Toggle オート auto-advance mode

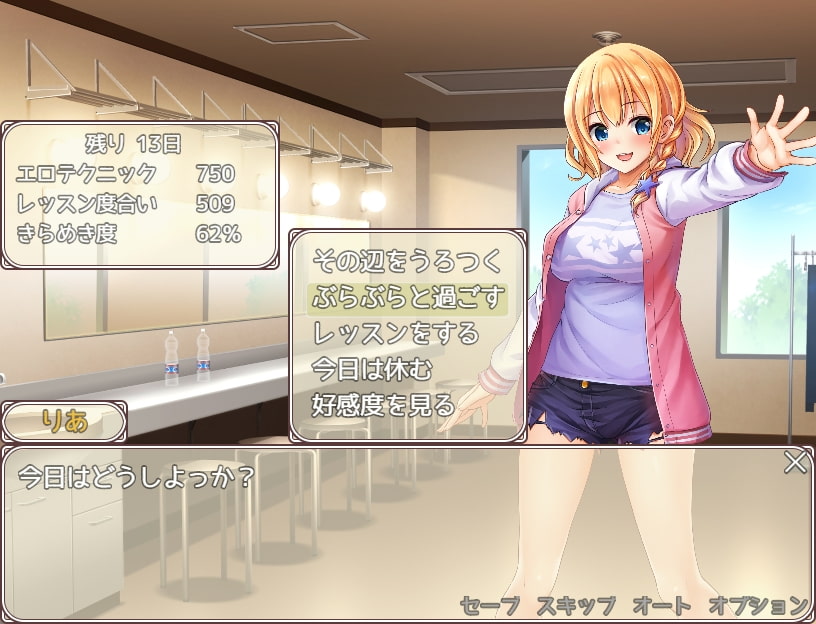pyautogui.click(x=661, y=605)
